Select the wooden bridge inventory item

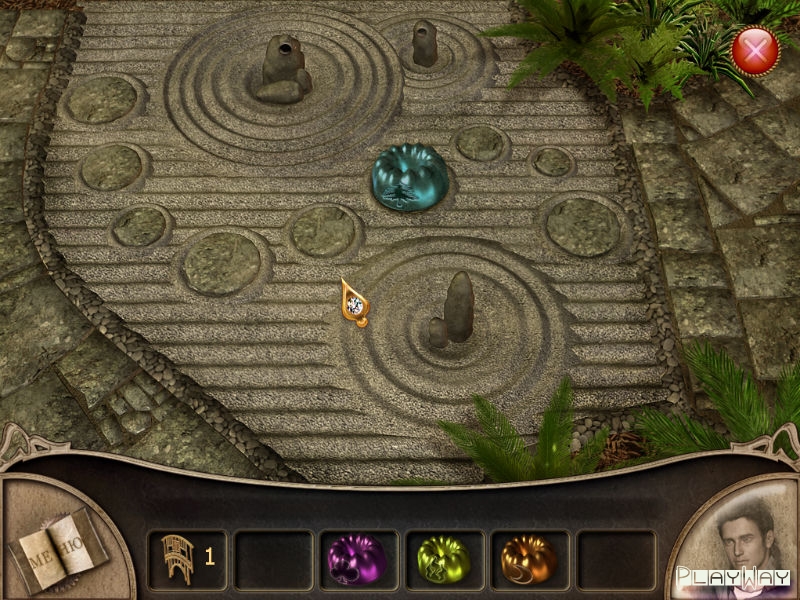(177, 558)
